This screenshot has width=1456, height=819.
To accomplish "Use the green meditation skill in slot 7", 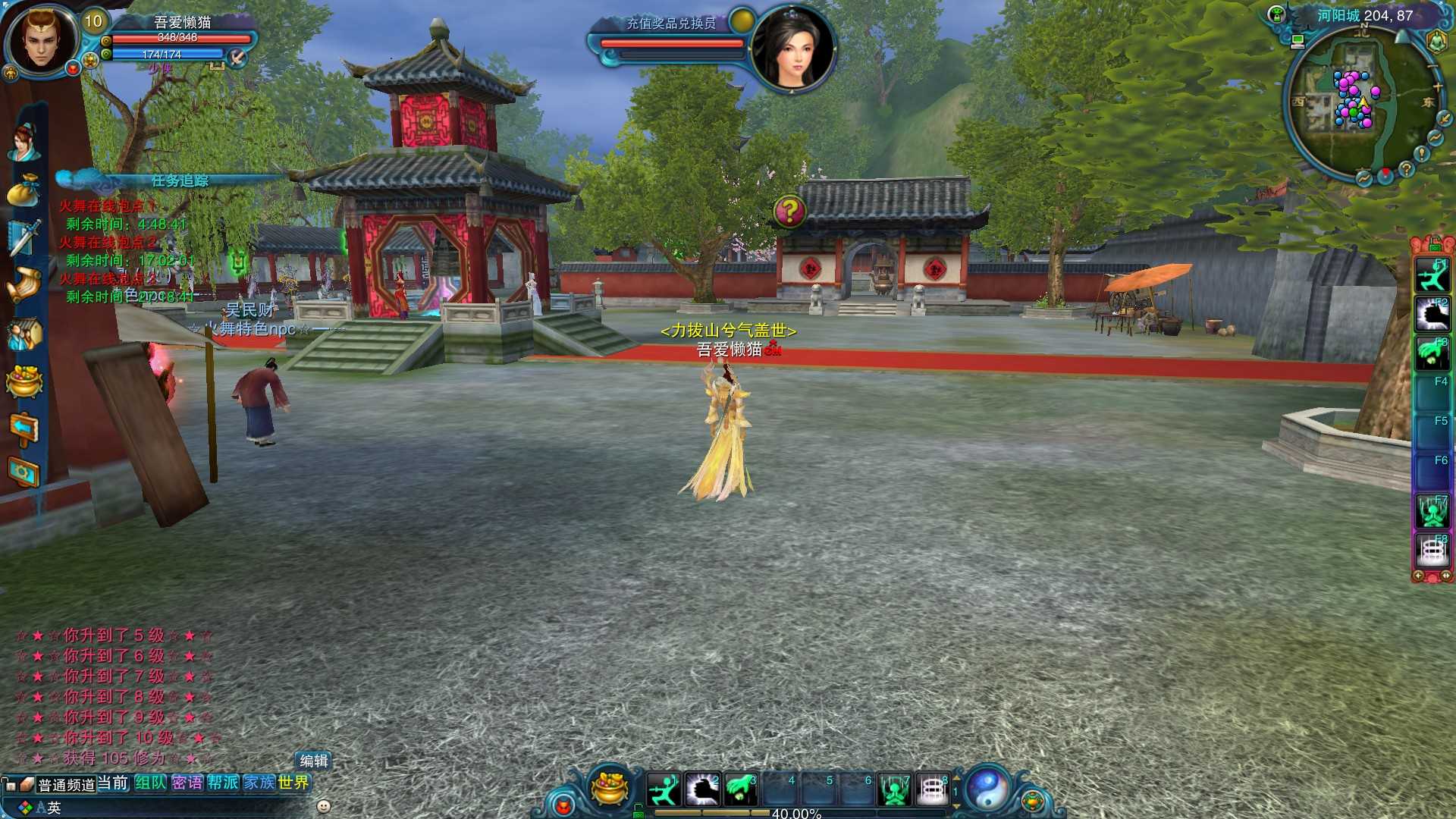I will click(x=894, y=790).
